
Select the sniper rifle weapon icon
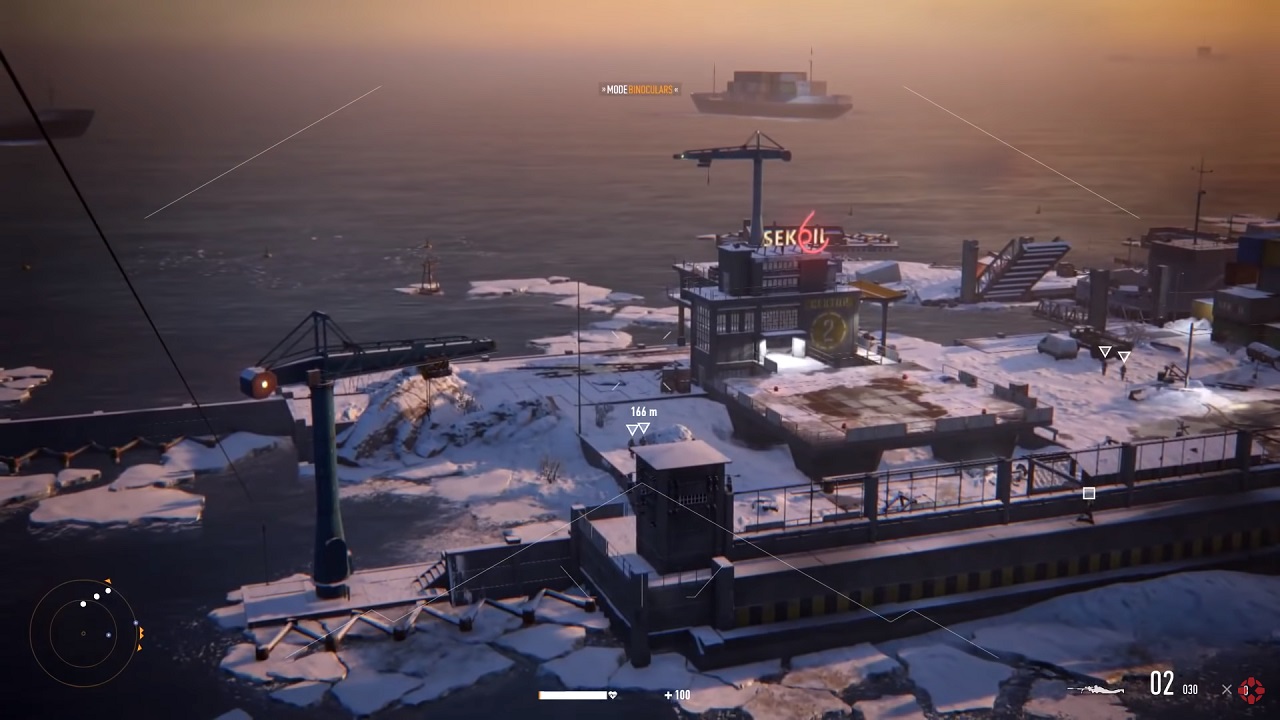pos(1096,688)
